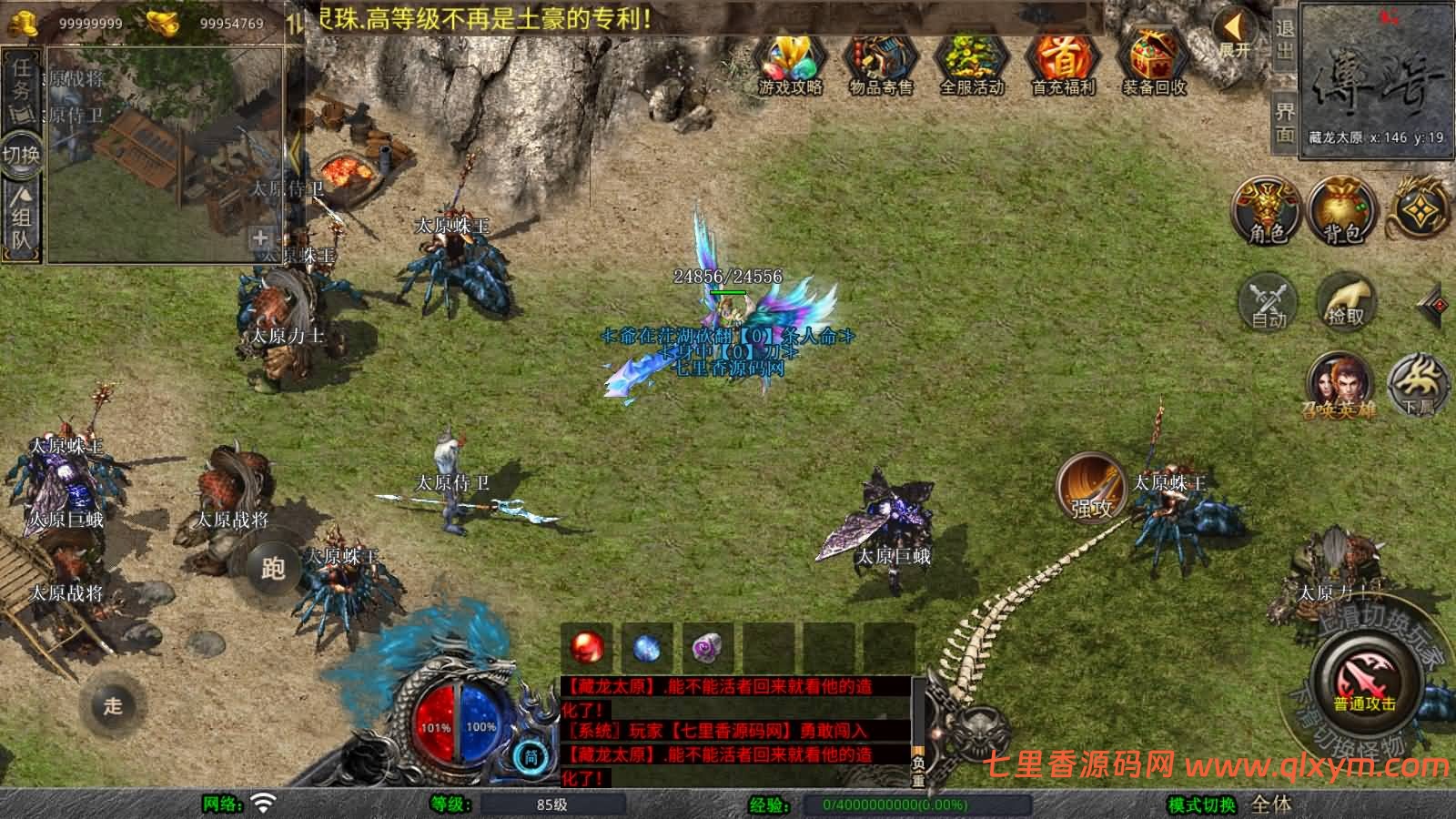Viewport: 1456px width, 819px height.
Task: Tap the 拾取 pickup button
Action: click(1345, 300)
